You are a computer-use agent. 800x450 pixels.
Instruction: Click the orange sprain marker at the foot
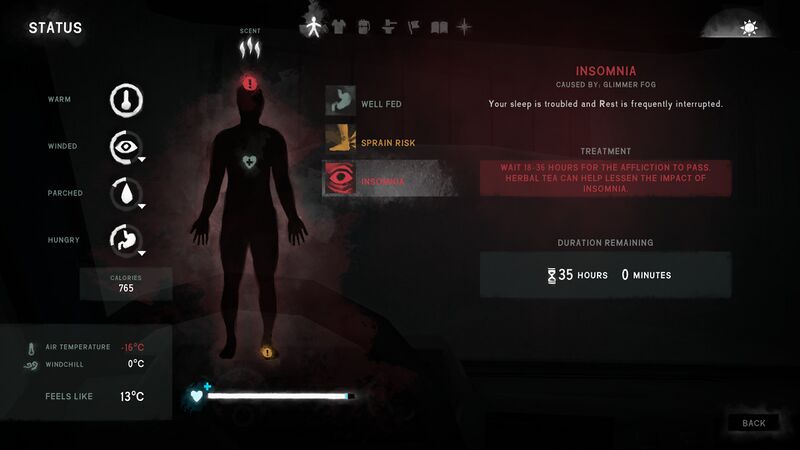click(x=267, y=352)
